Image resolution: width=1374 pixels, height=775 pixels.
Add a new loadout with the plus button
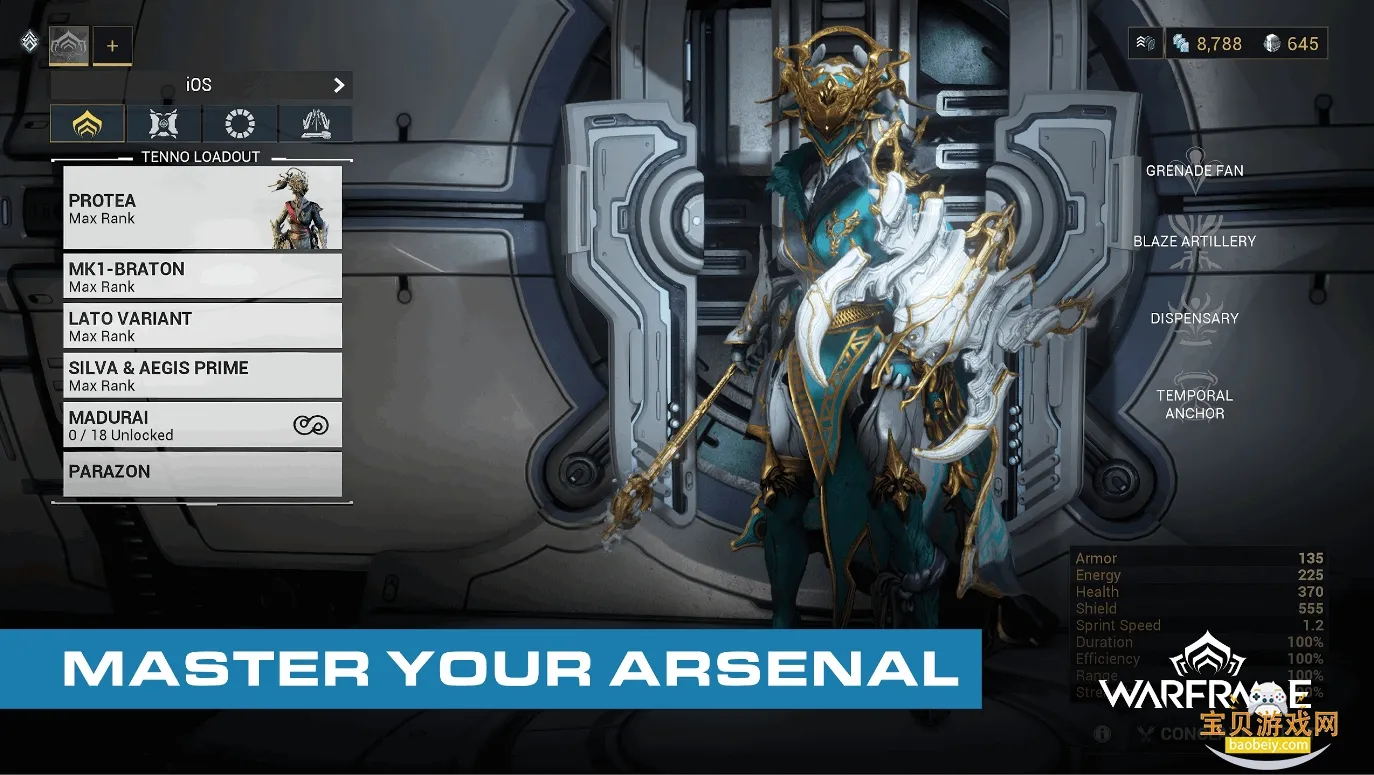click(x=112, y=46)
